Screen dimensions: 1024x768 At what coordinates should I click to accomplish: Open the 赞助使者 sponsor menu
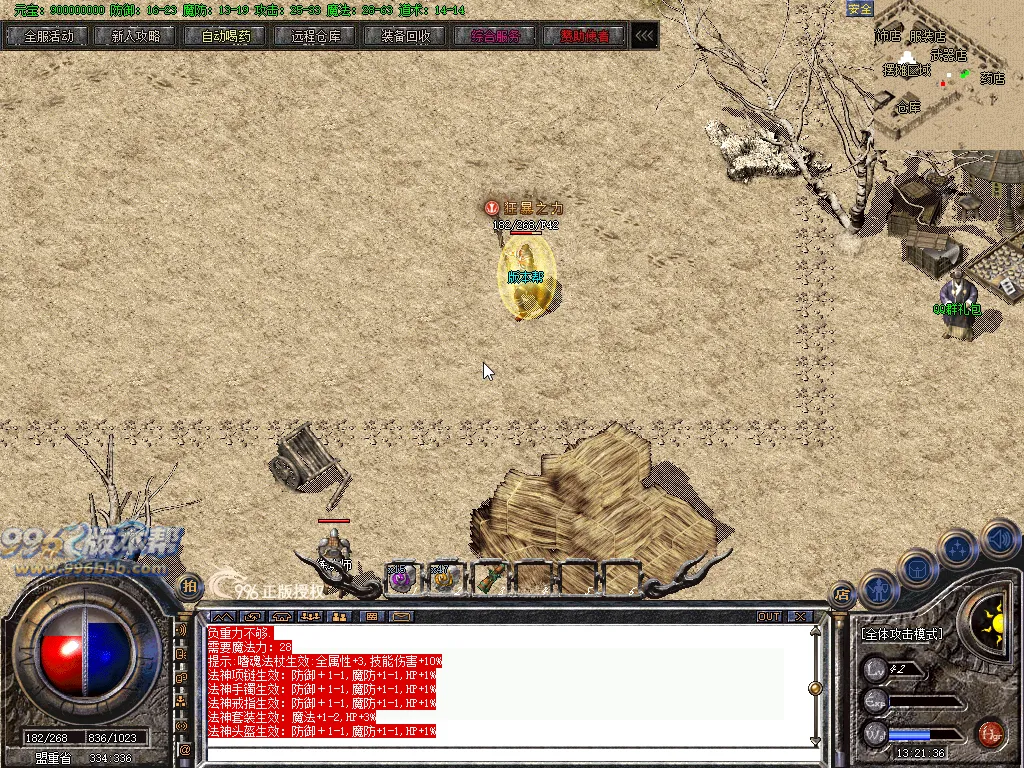584,36
